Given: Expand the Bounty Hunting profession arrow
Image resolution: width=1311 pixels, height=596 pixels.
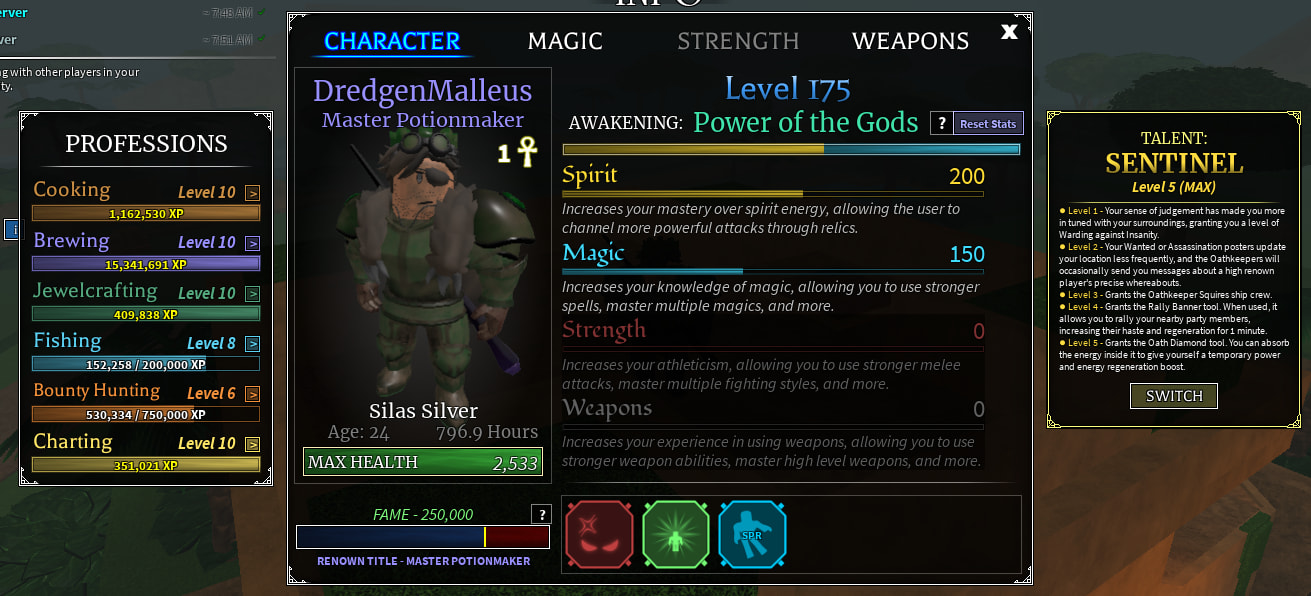Looking at the screenshot, I should (x=252, y=394).
